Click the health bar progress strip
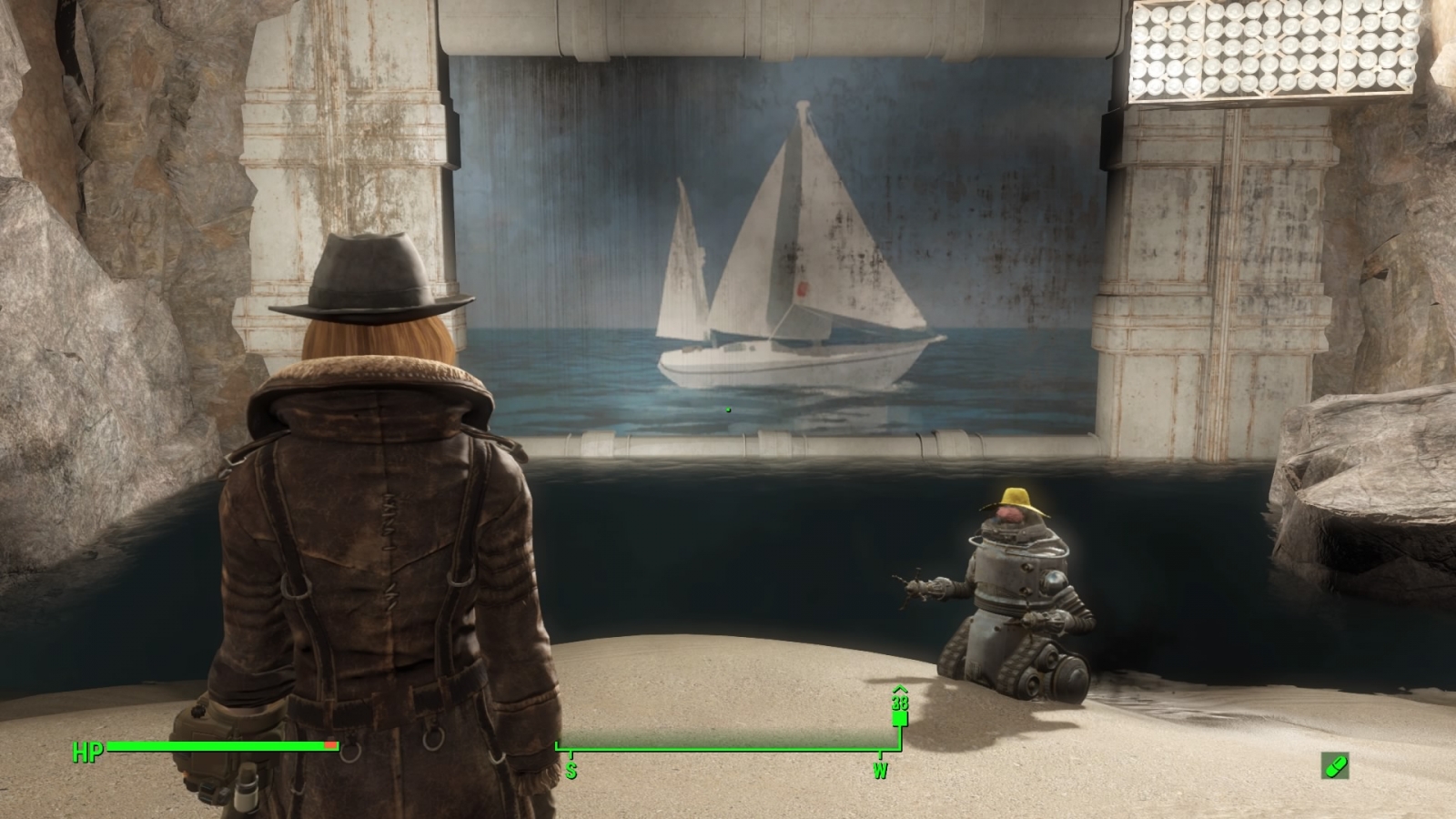The height and width of the screenshot is (819, 1456). pyautogui.click(x=218, y=746)
